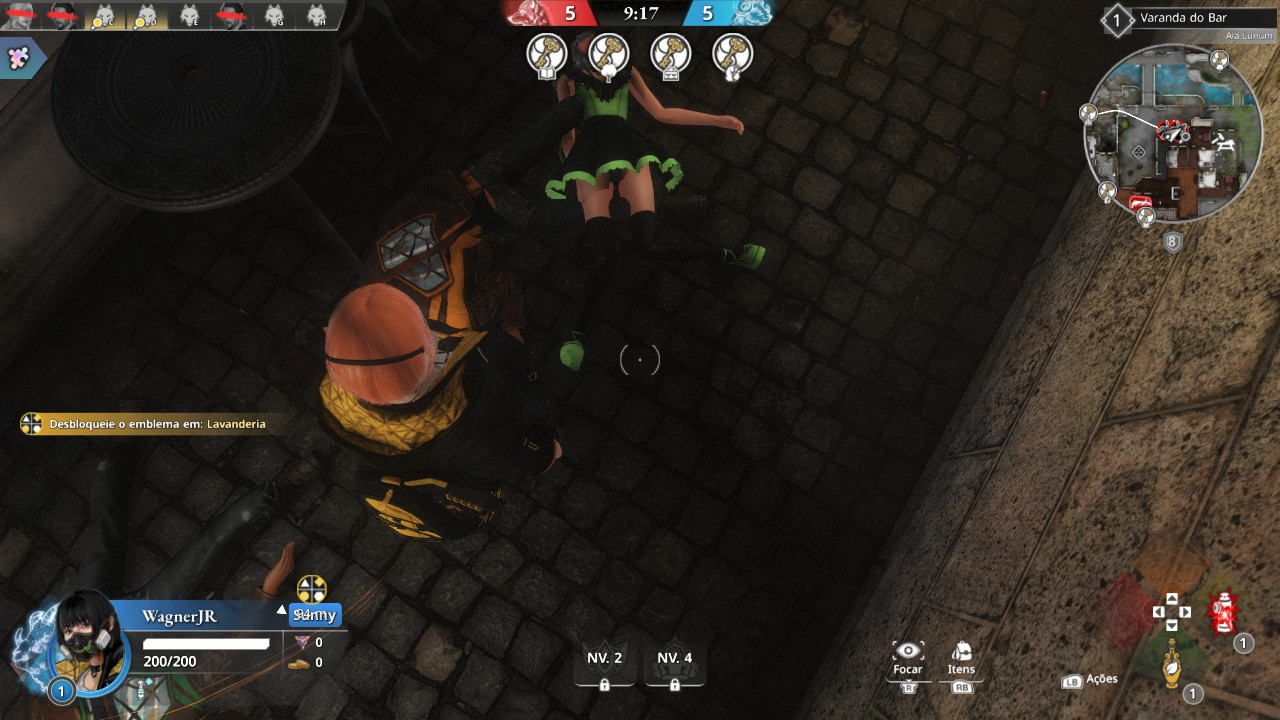The height and width of the screenshot is (720, 1280).
Task: Open the puzzle piece tab
Action: [18, 57]
